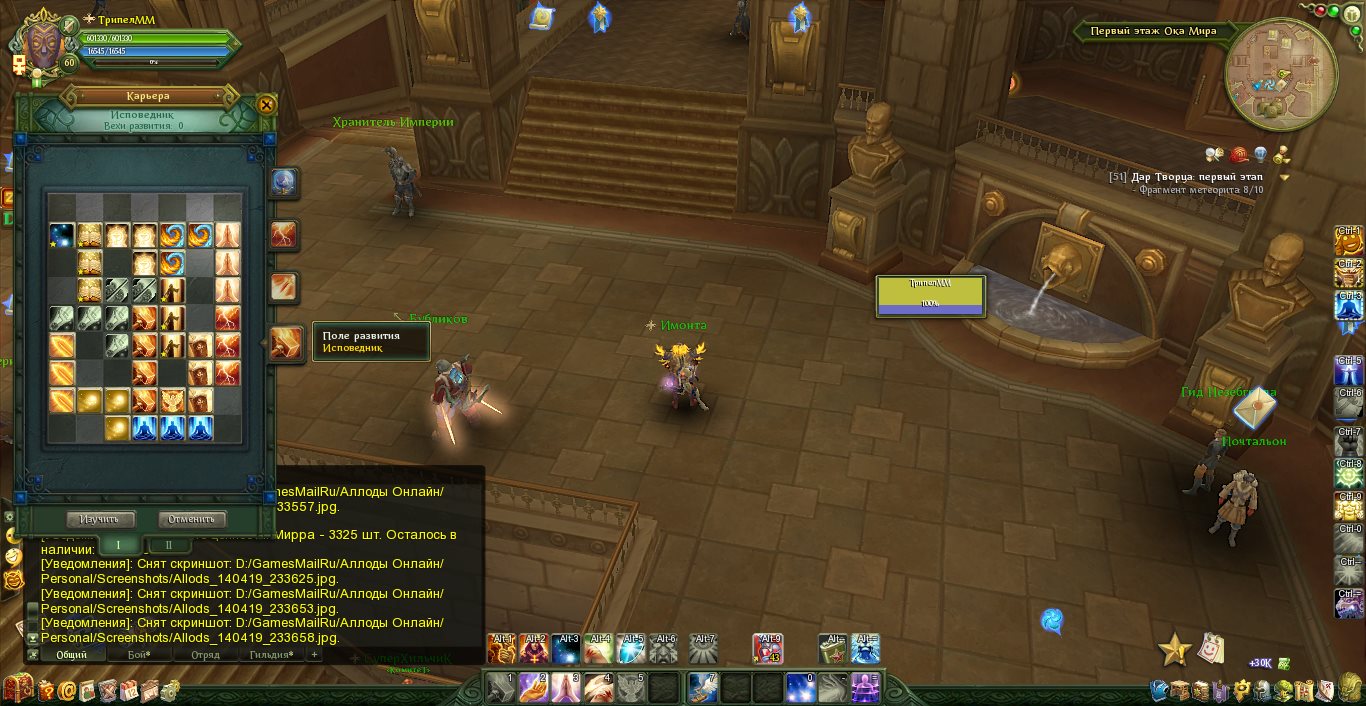Close the Карьера window
This screenshot has width=1366, height=706.
(266, 104)
